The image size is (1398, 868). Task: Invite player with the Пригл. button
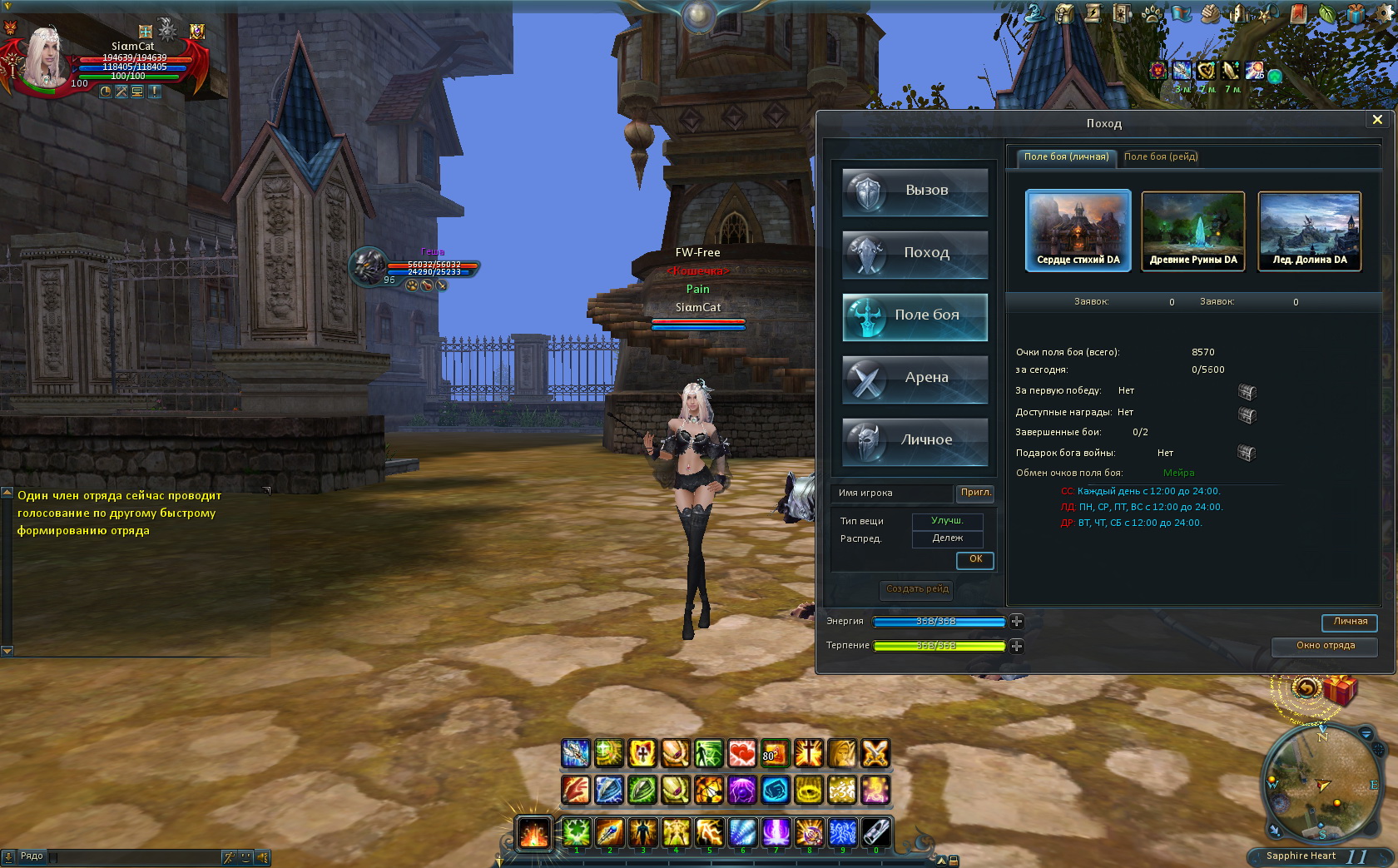point(975,493)
